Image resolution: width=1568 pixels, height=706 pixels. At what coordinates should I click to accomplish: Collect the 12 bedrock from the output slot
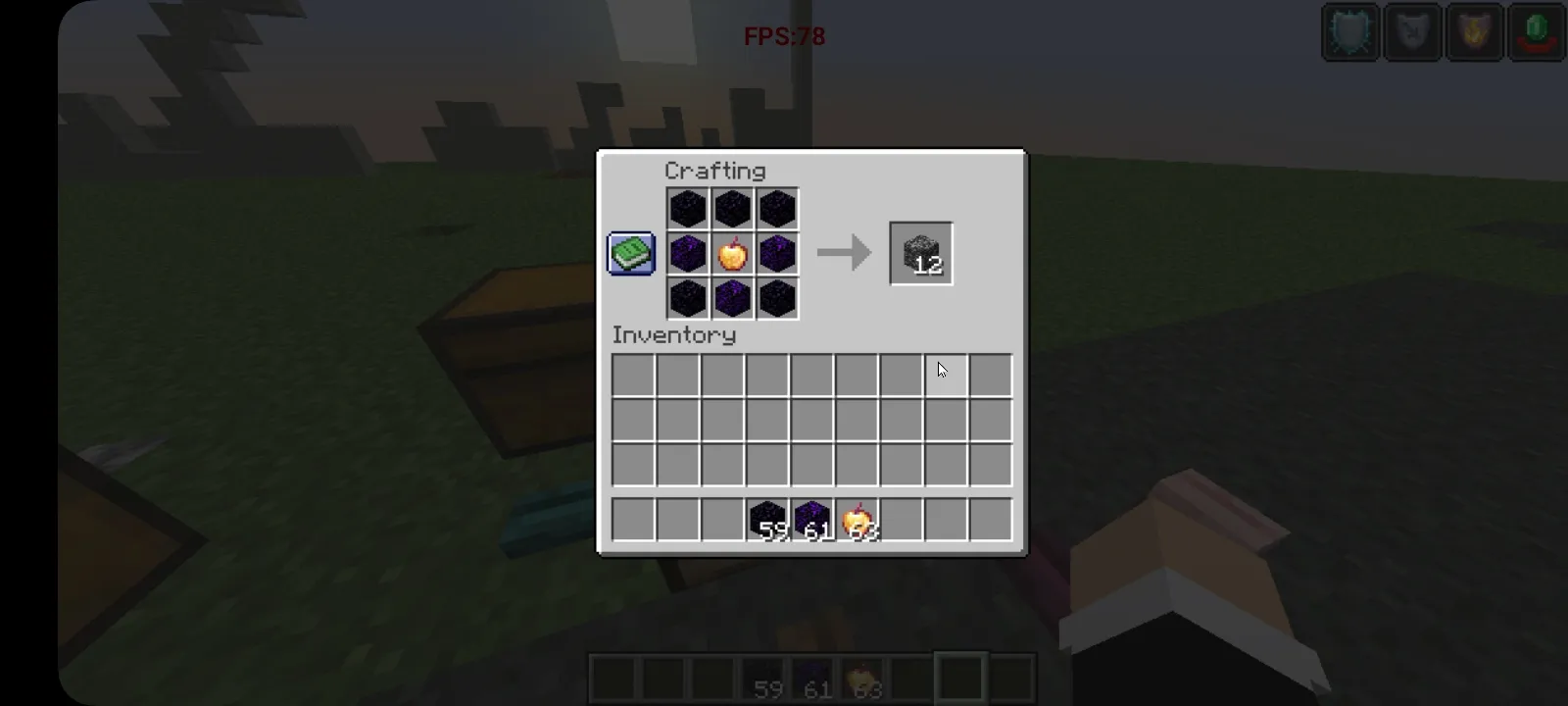[x=919, y=253]
